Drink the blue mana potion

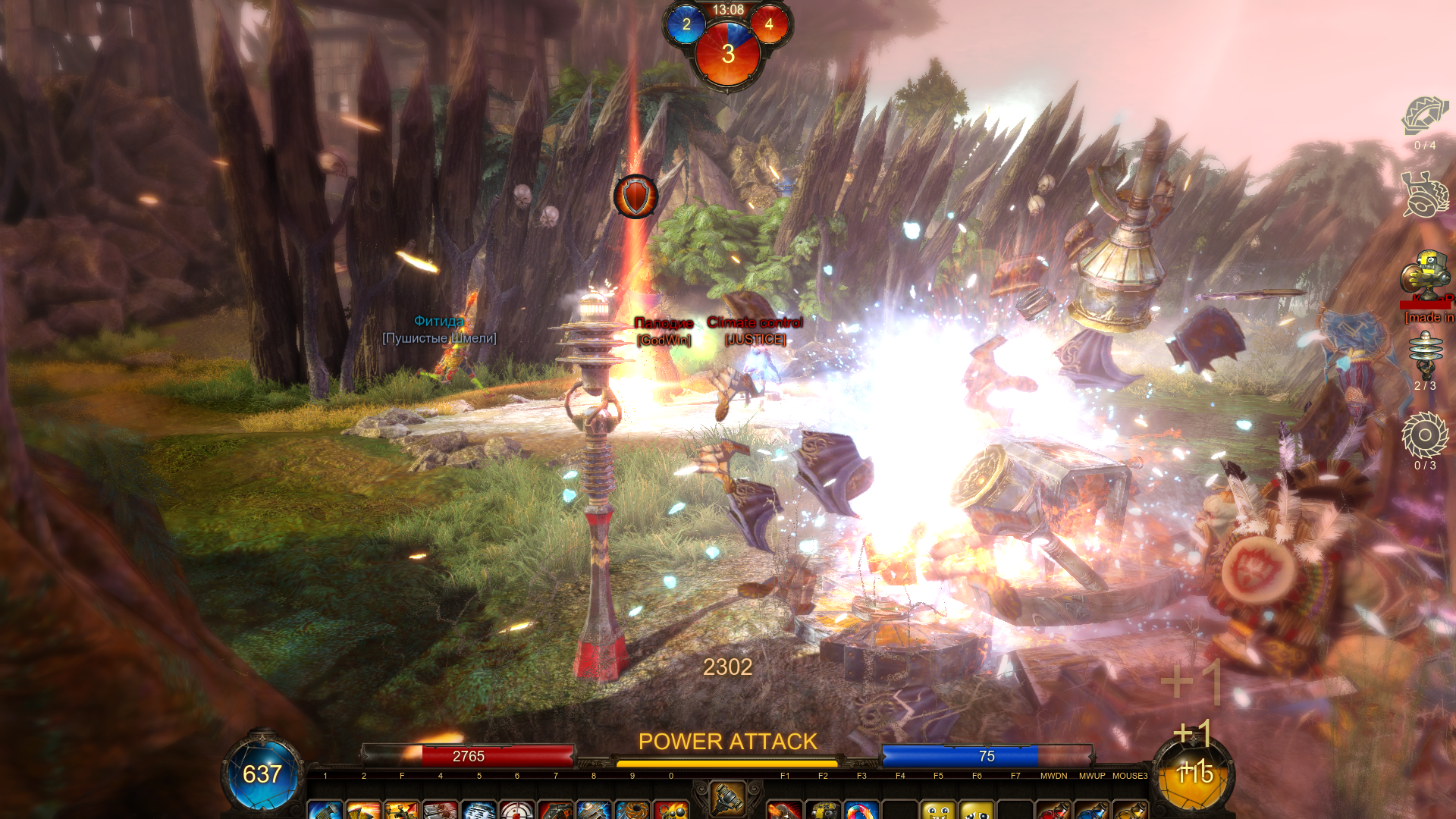click(1092, 810)
